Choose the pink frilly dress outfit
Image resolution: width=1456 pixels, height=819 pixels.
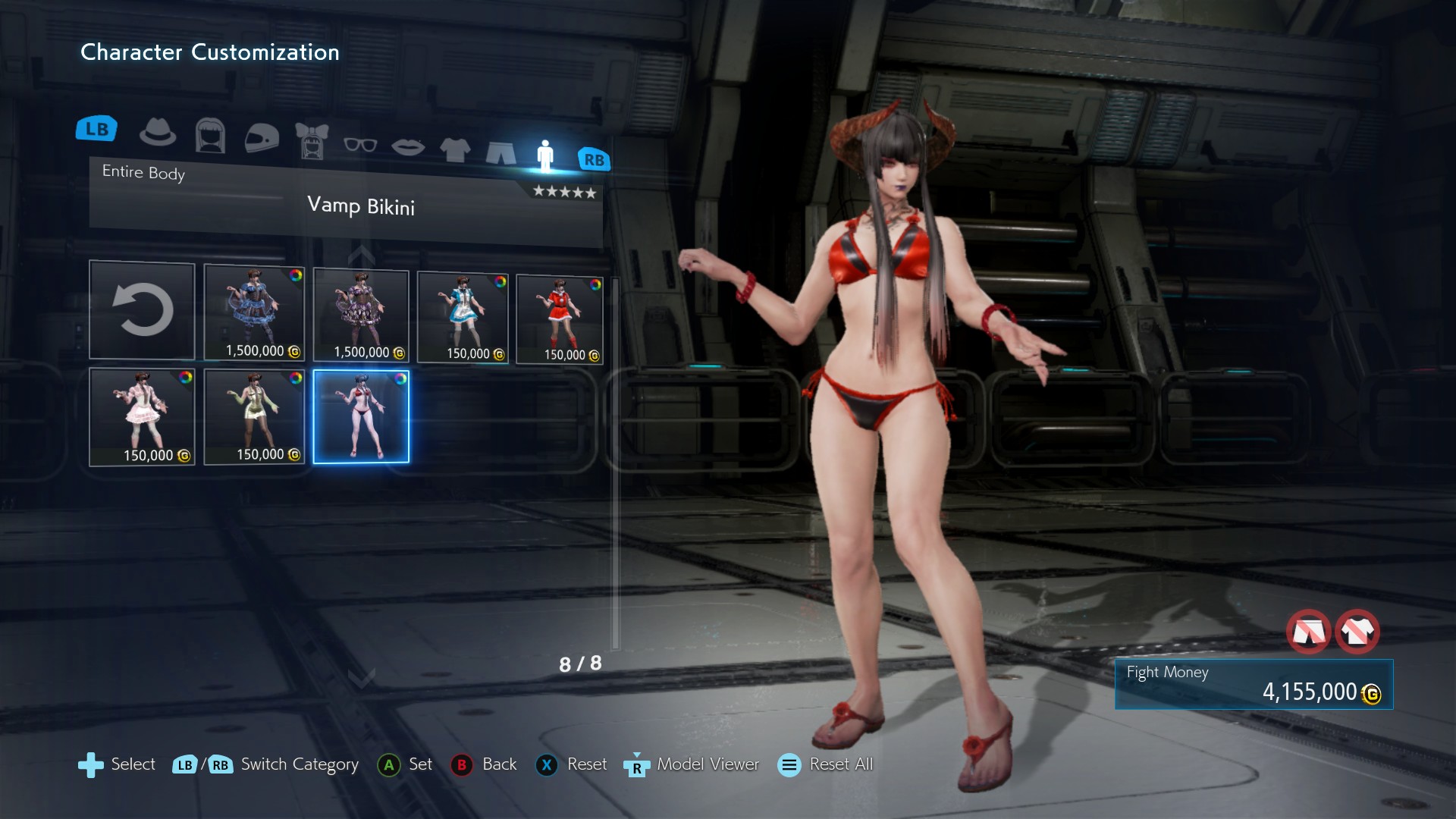142,416
